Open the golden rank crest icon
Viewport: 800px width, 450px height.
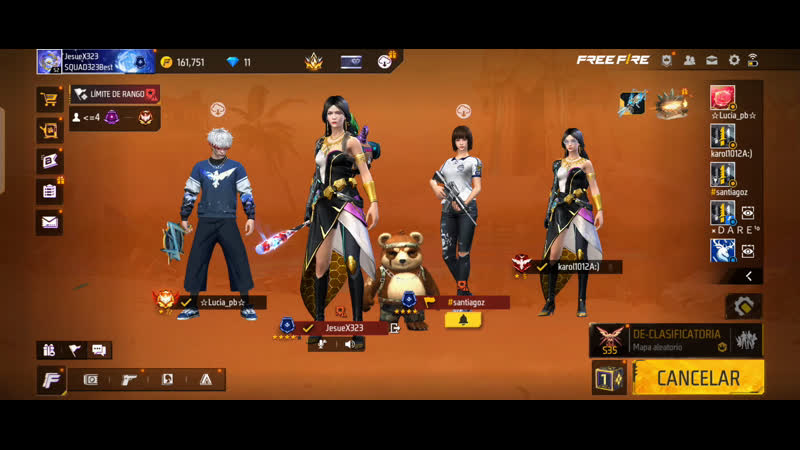(313, 62)
